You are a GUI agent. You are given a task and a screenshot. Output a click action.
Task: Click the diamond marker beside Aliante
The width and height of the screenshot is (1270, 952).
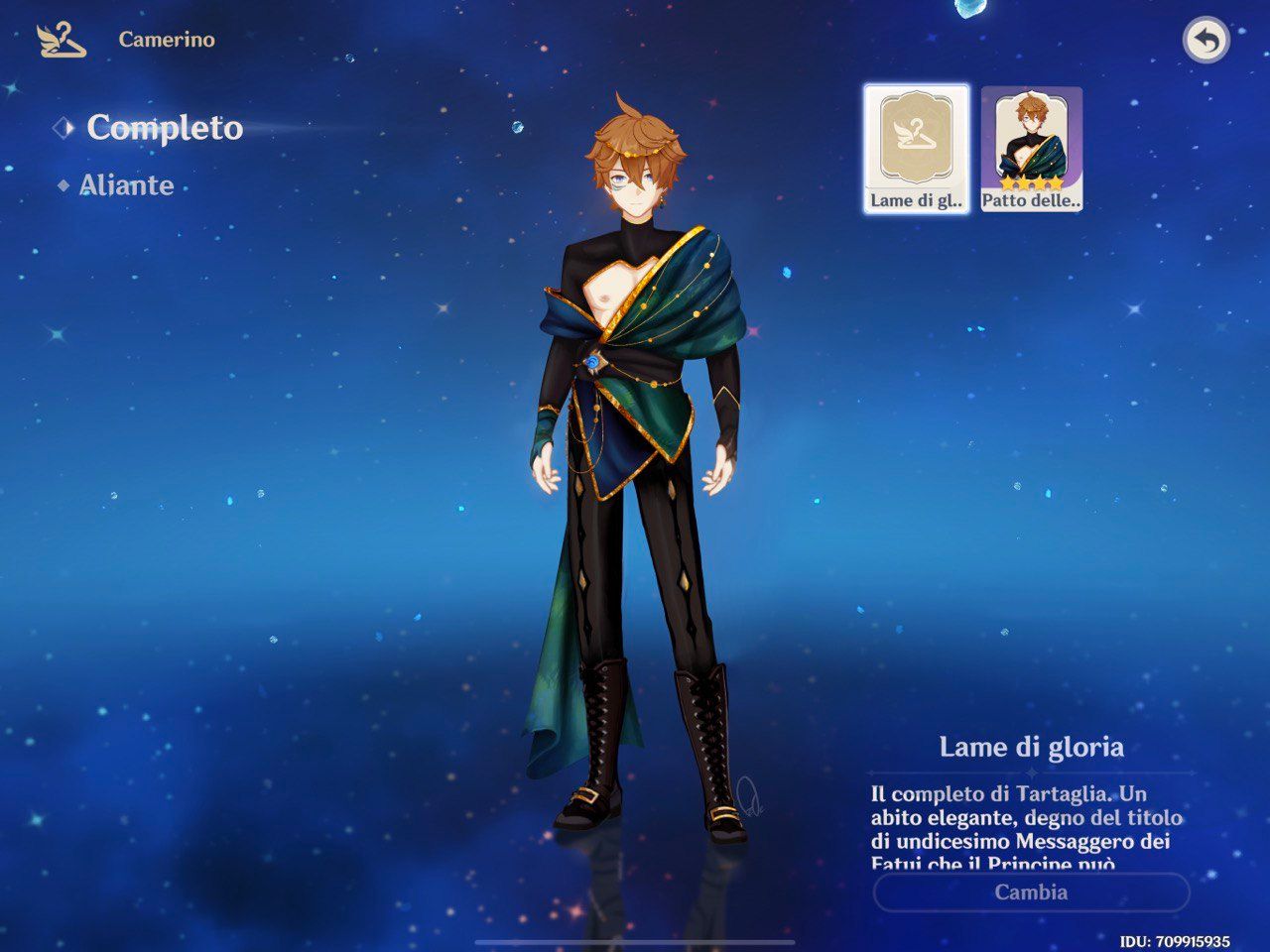[x=62, y=184]
